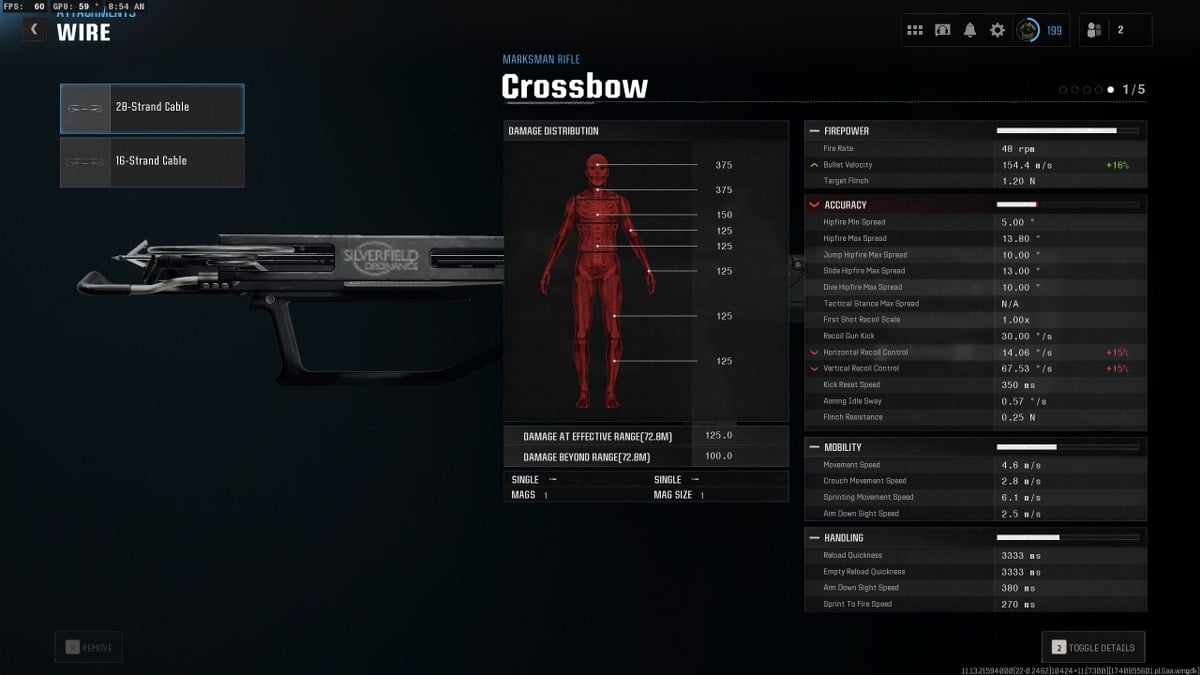Collapse the Mobility stats section
This screenshot has height=675, width=1200.
[x=813, y=447]
